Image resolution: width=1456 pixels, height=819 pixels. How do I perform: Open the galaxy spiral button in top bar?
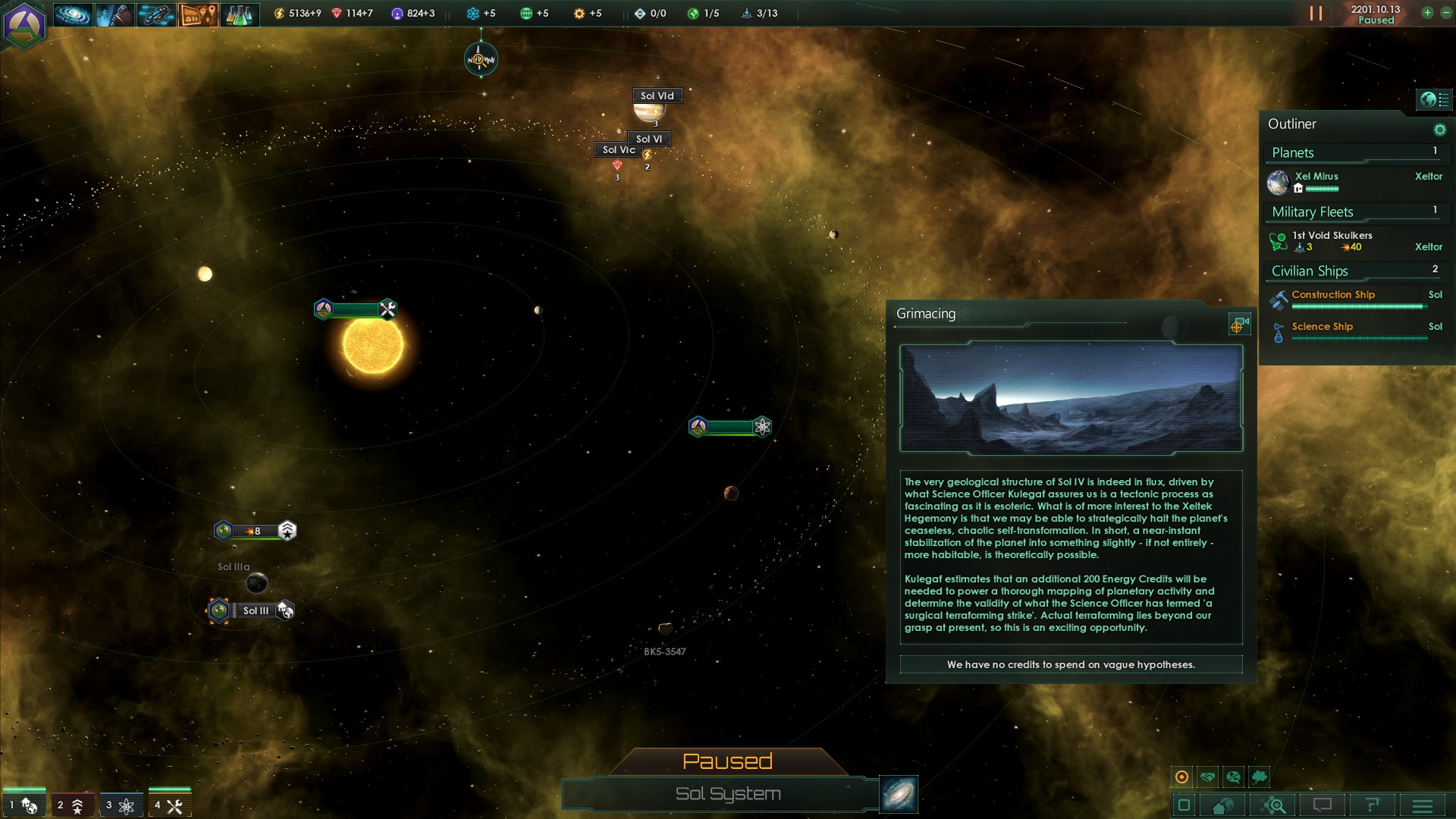(73, 14)
